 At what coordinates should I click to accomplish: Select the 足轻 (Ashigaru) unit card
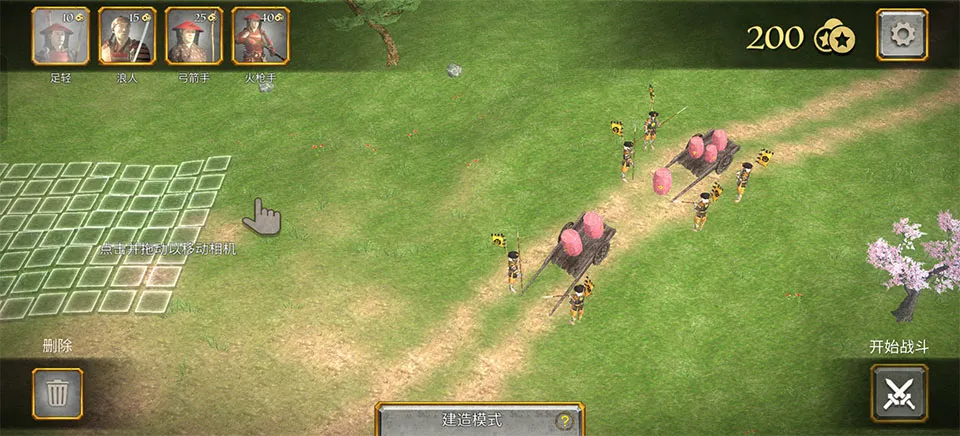click(61, 36)
